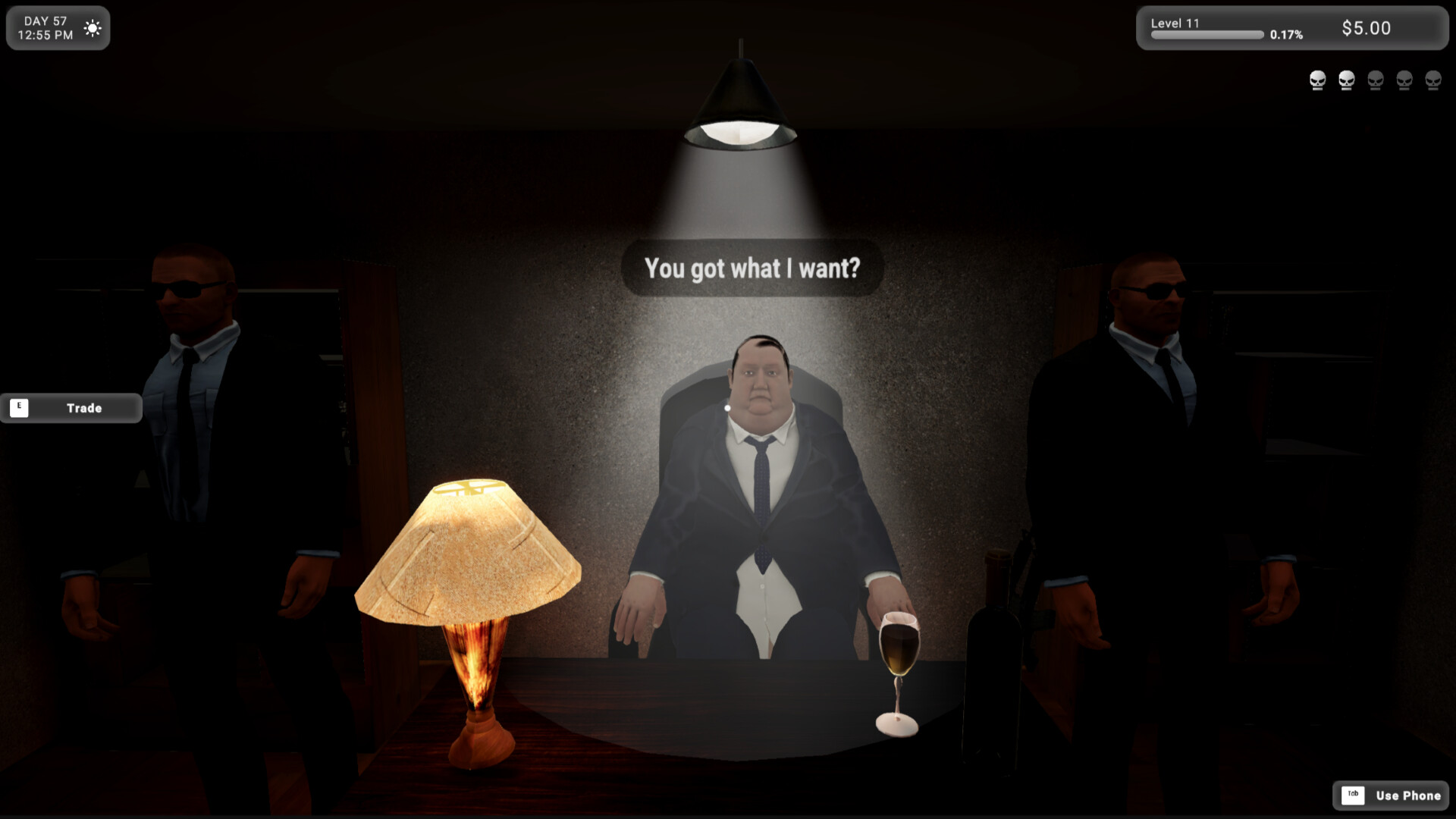Open the DAY 57 time panel
The image size is (1456, 819).
tap(45, 27)
